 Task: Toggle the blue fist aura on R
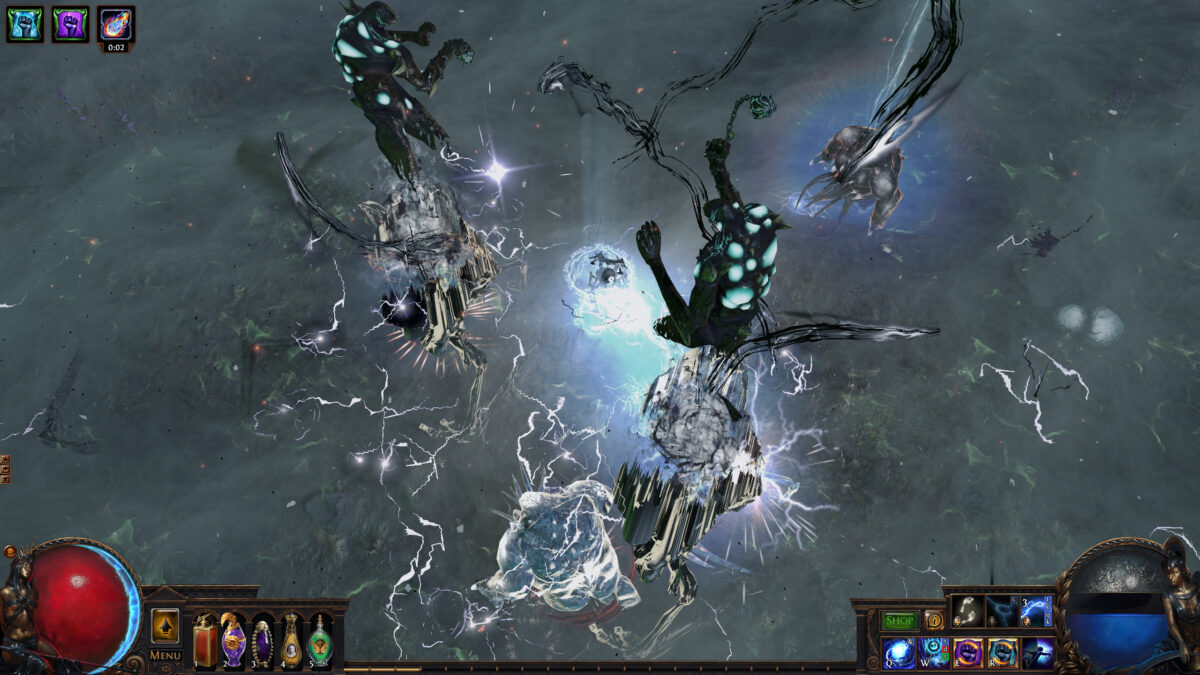tap(1002, 652)
